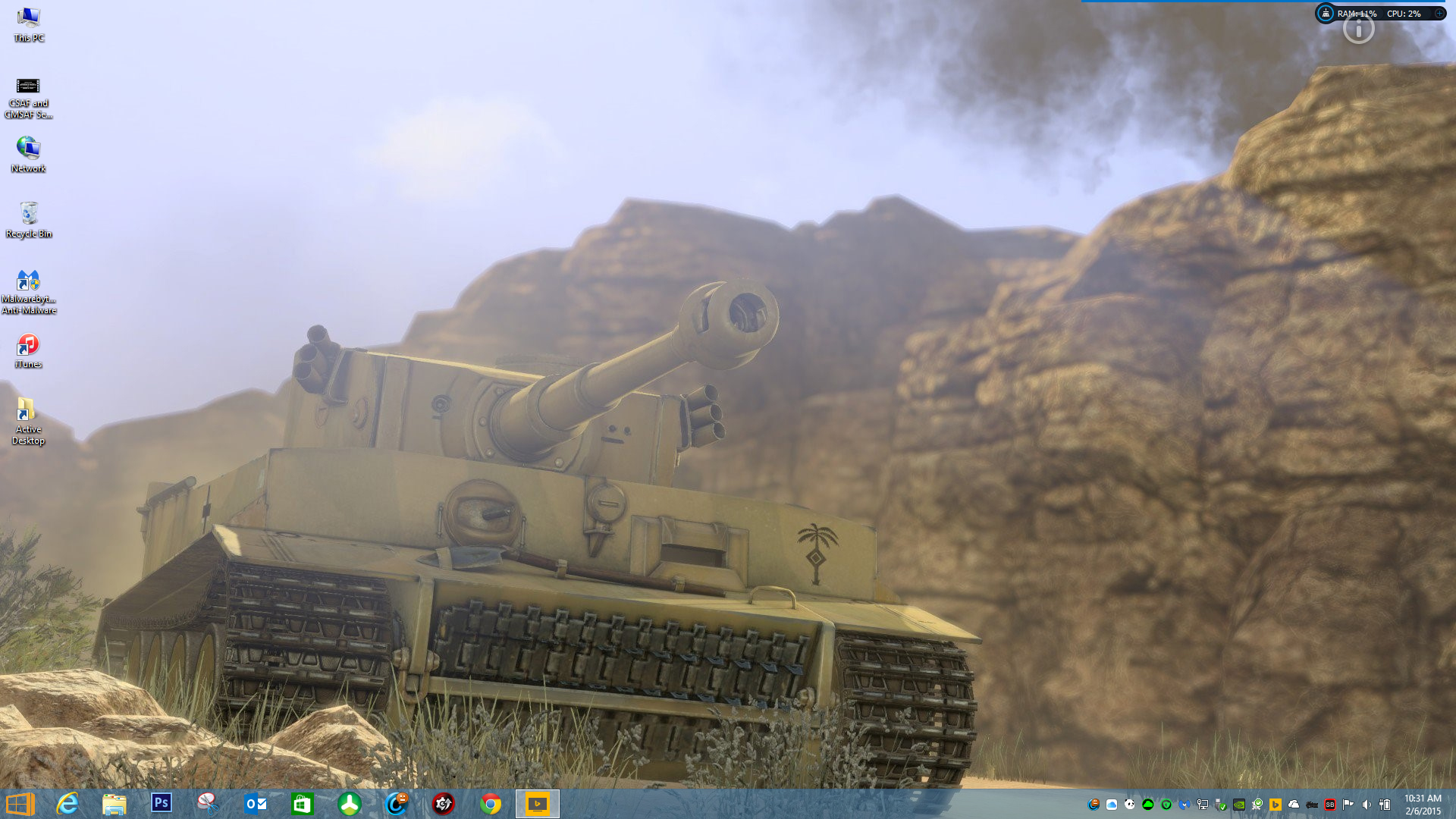The image size is (1456, 819).
Task: Launch Photoshop from the taskbar
Action: tap(161, 803)
